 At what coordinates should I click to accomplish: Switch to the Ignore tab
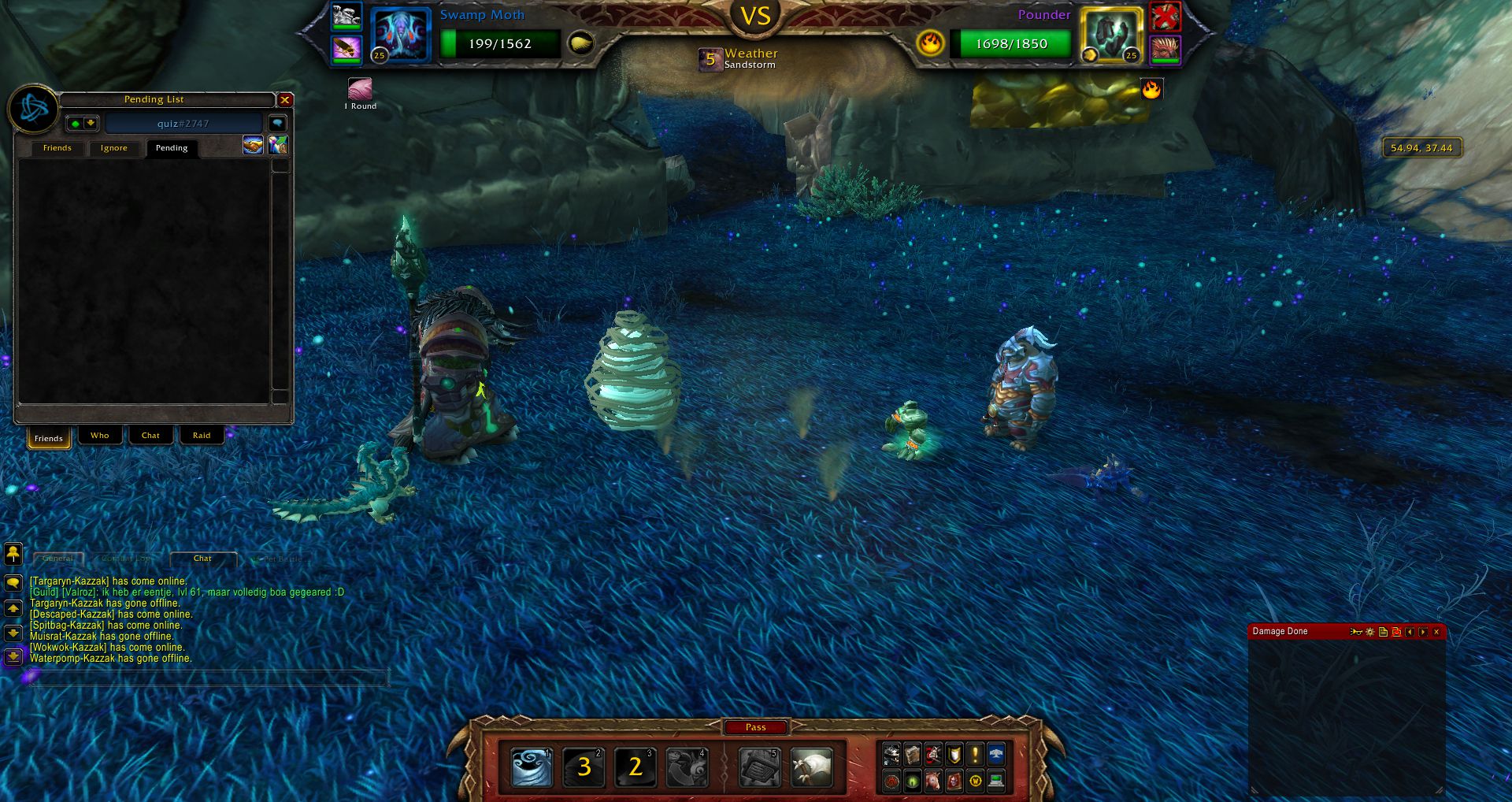click(113, 148)
